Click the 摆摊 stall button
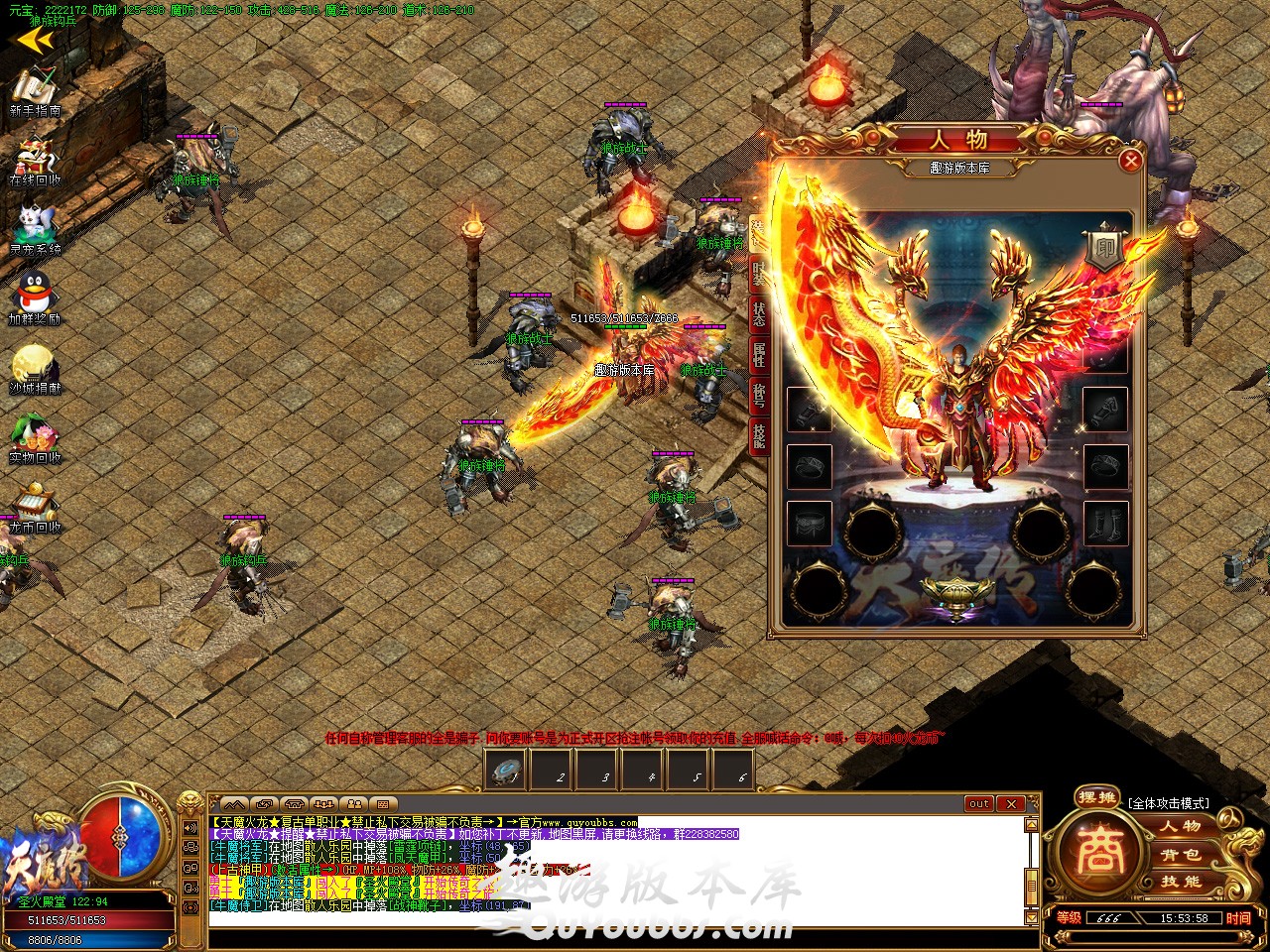Screen dimensions: 1270x952 click(1098, 796)
